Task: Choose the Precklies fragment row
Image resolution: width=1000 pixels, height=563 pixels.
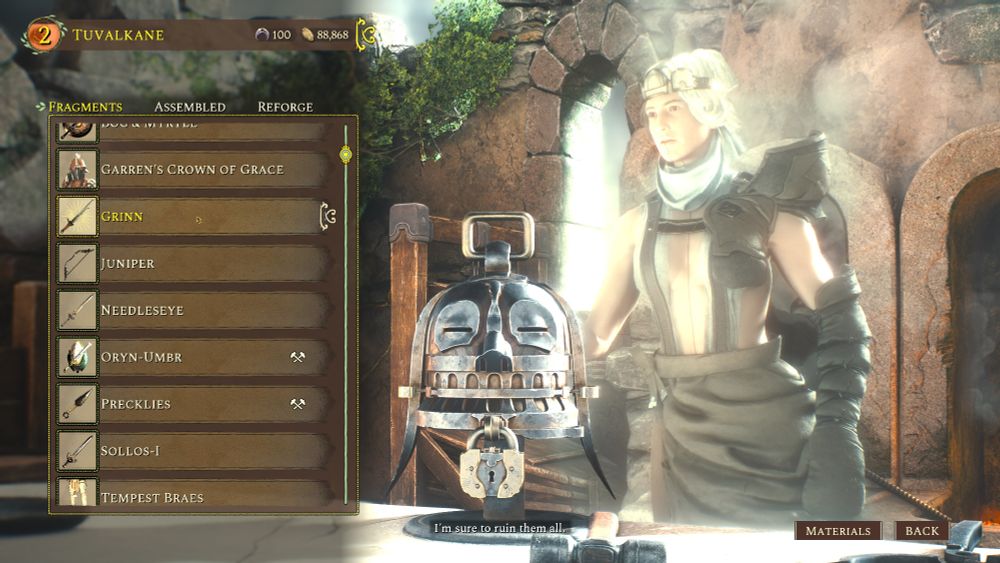Action: point(191,404)
